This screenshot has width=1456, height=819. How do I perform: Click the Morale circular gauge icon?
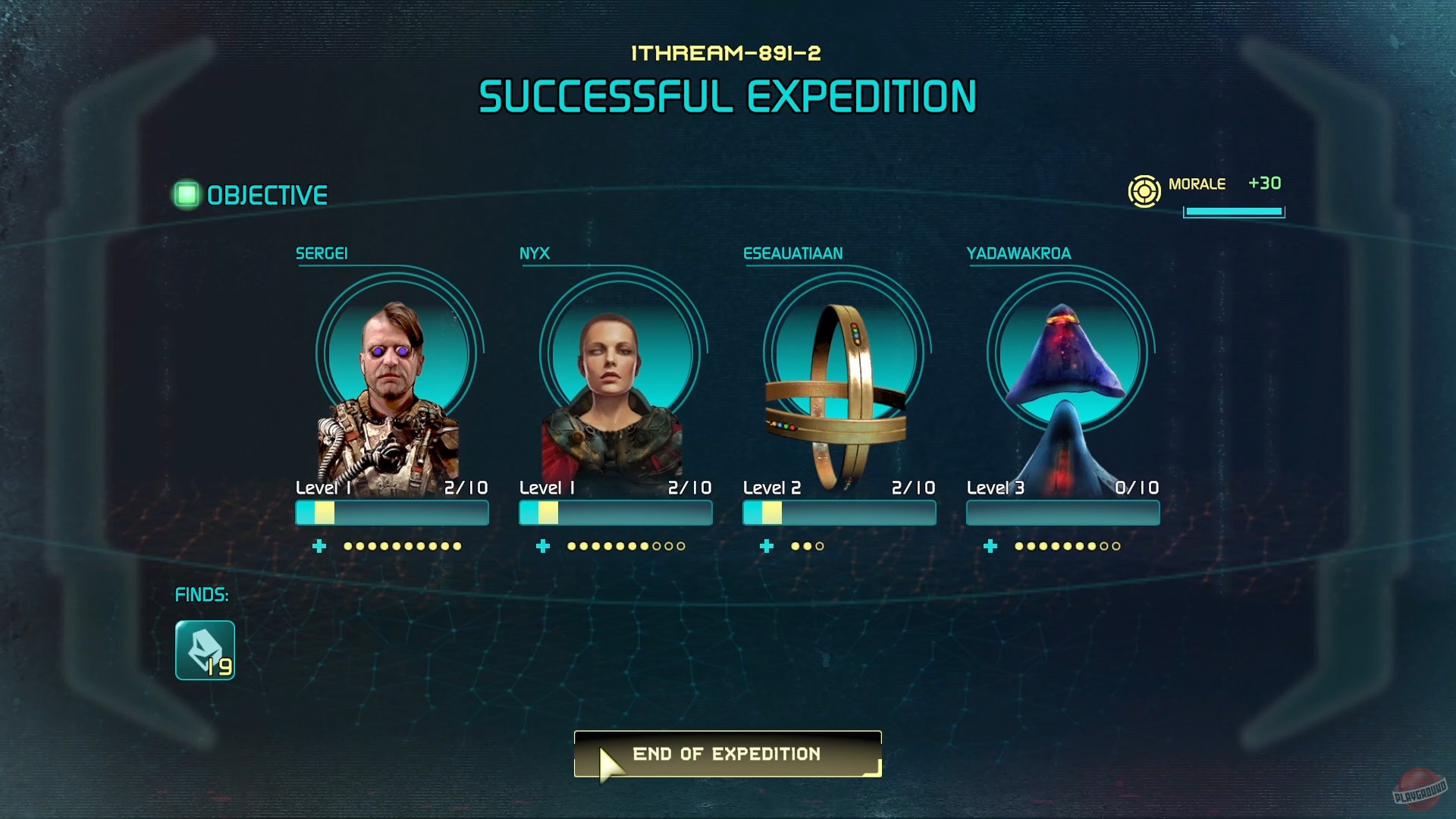(x=1144, y=191)
